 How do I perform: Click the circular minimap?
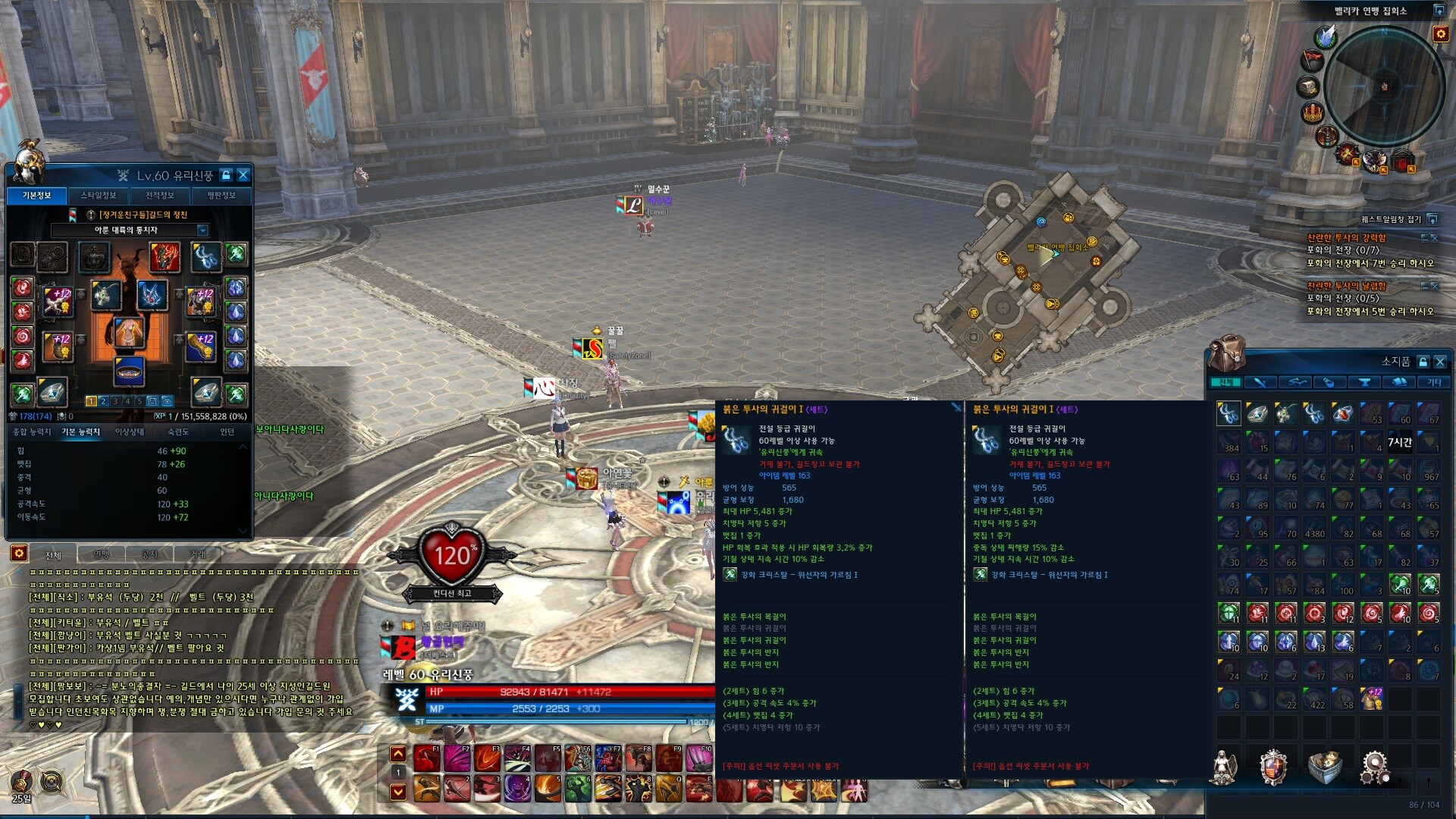[1384, 86]
